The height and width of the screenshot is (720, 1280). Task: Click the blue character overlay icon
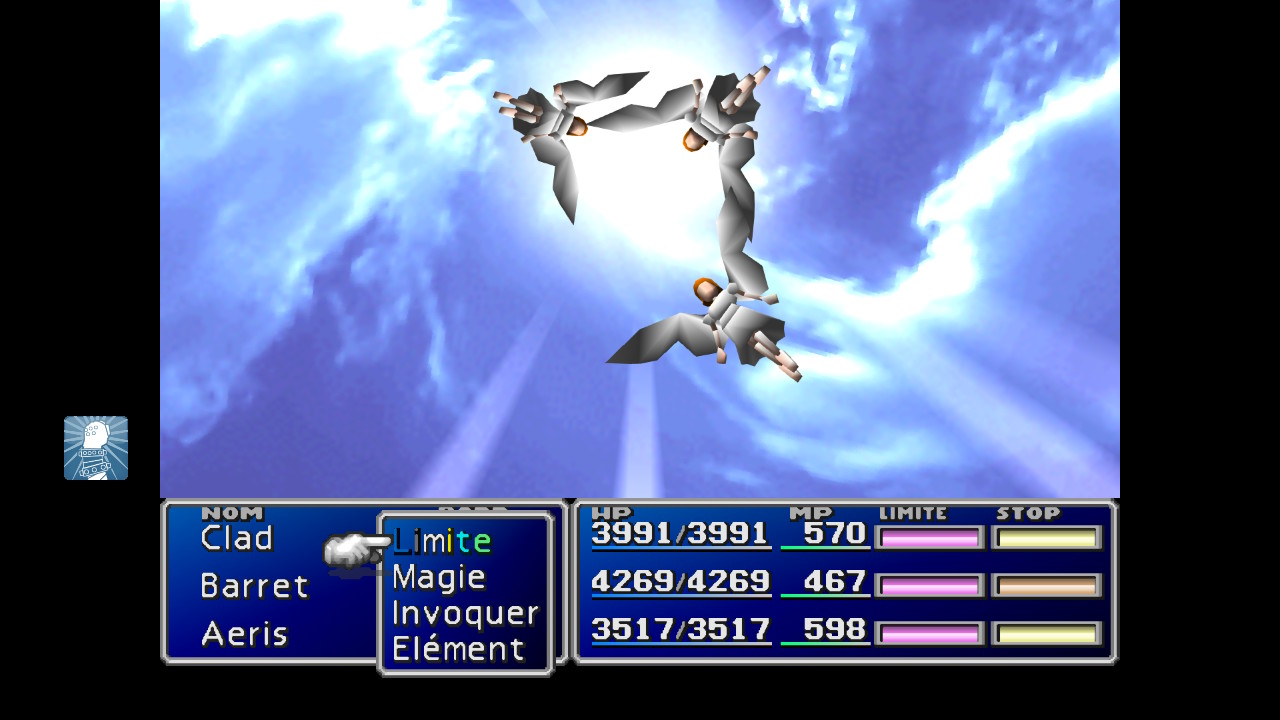[x=96, y=448]
